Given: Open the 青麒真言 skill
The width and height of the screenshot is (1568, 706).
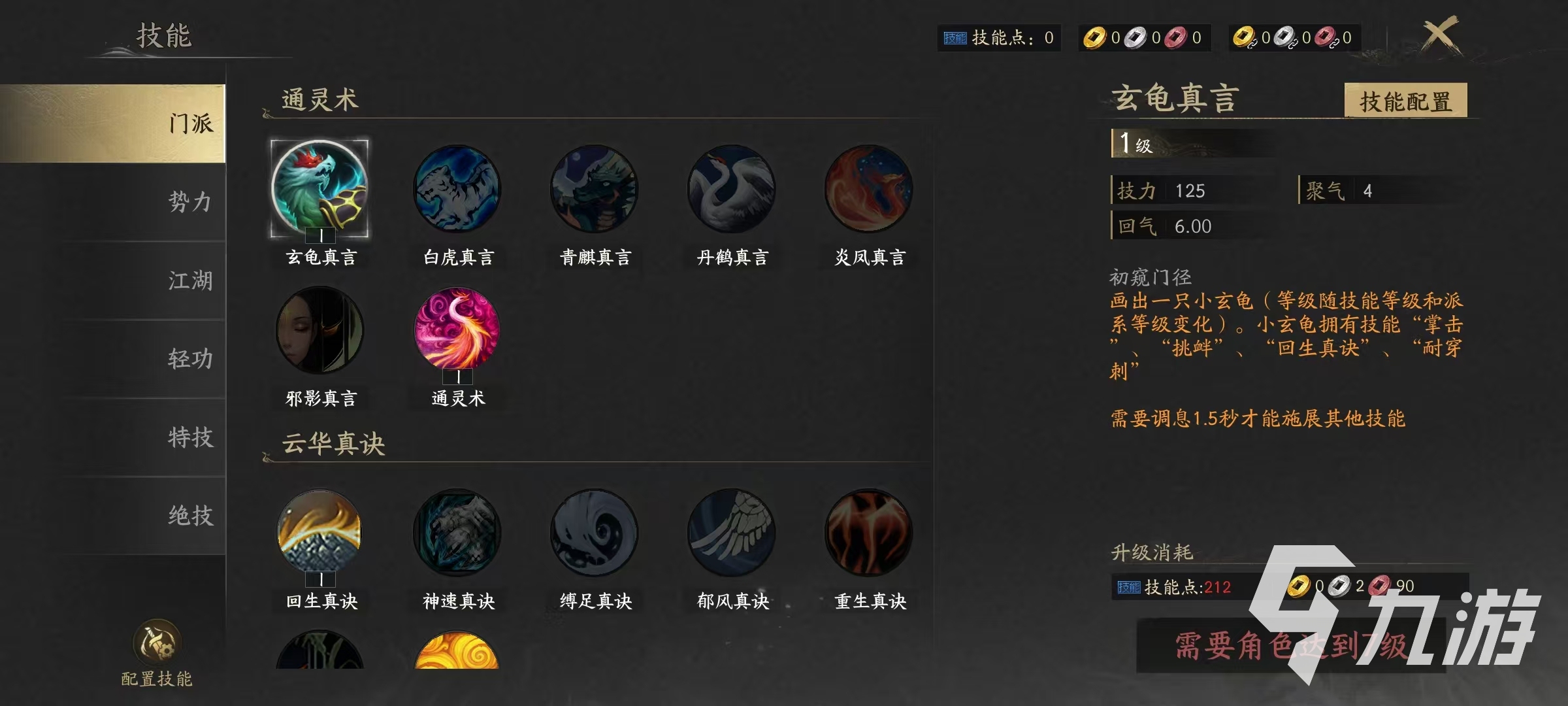Looking at the screenshot, I should 594,190.
